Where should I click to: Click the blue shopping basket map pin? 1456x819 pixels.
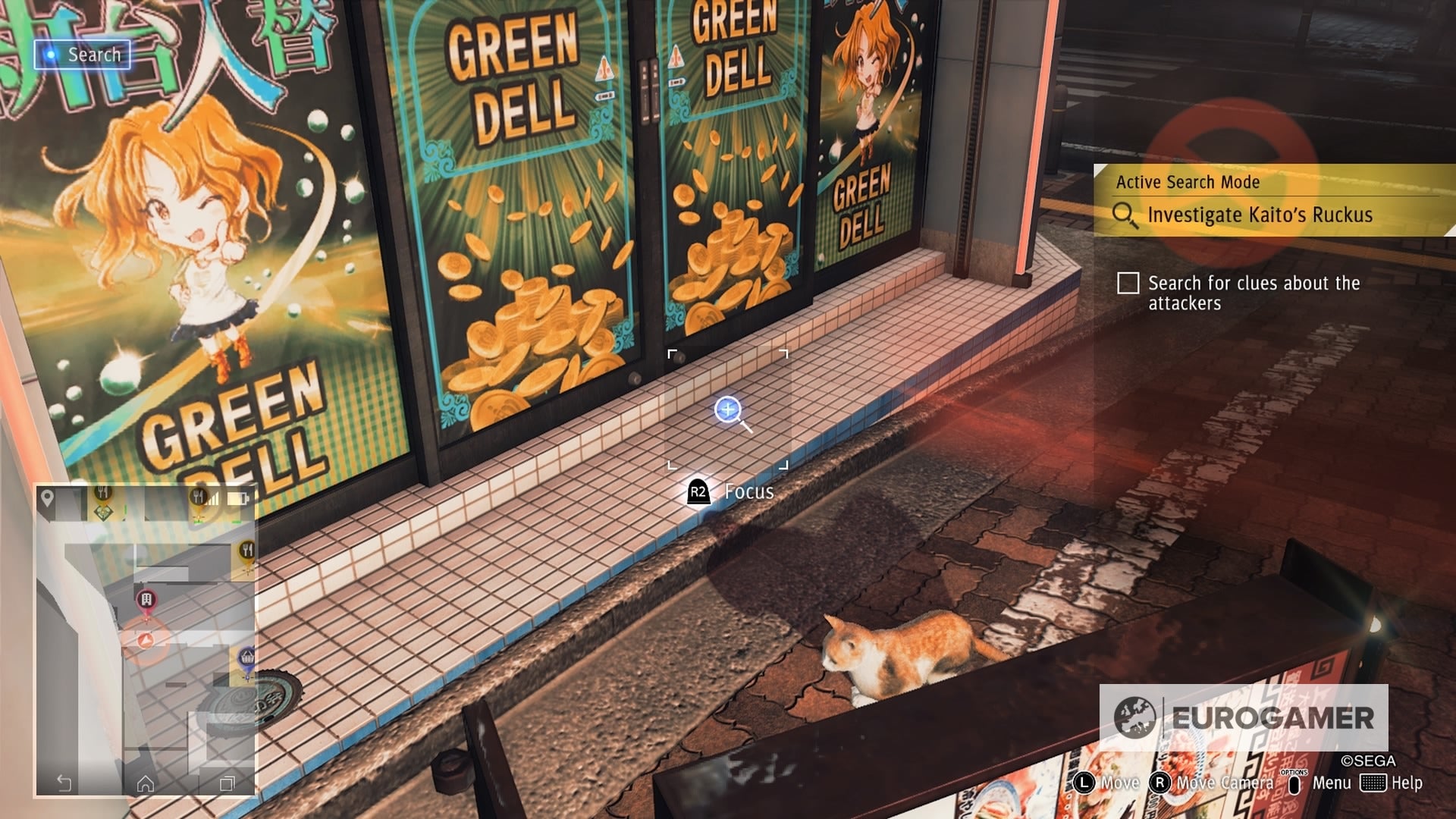tap(246, 657)
